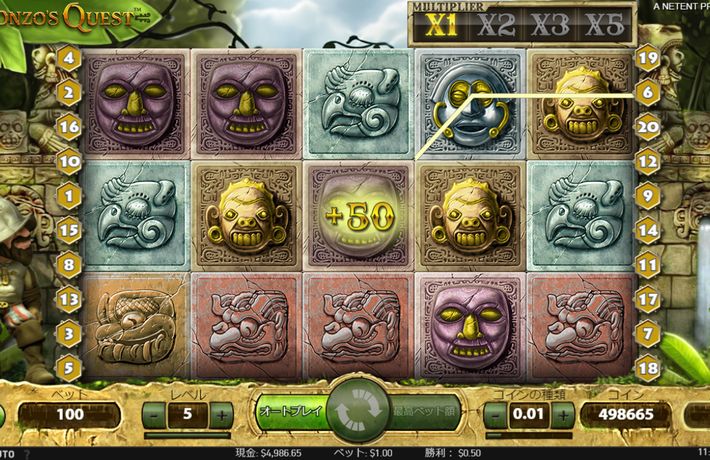This screenshot has width=710, height=460.
Task: Select payline badge number 5
Action: click(x=69, y=366)
